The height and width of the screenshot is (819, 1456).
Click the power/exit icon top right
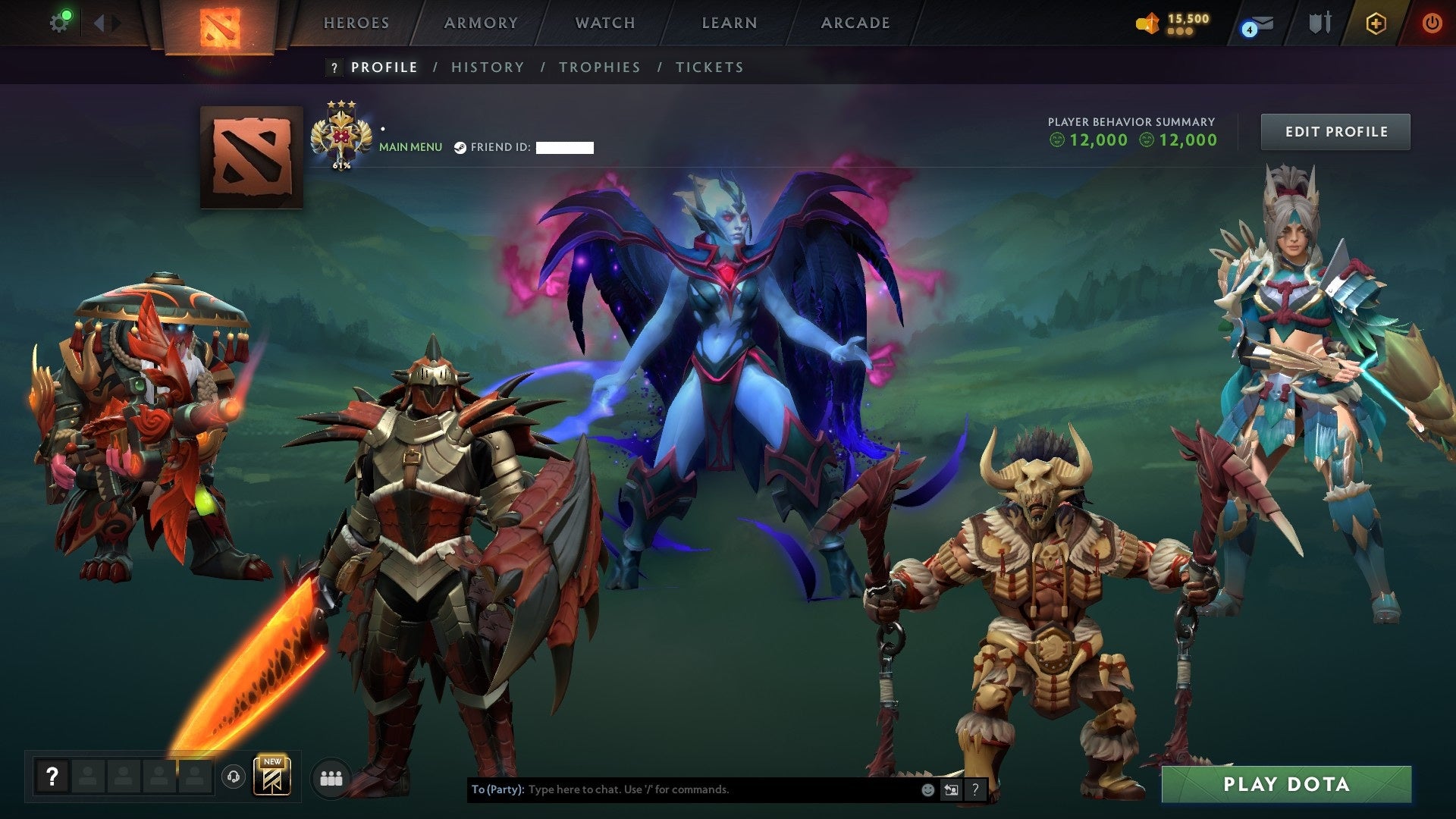pyautogui.click(x=1432, y=23)
